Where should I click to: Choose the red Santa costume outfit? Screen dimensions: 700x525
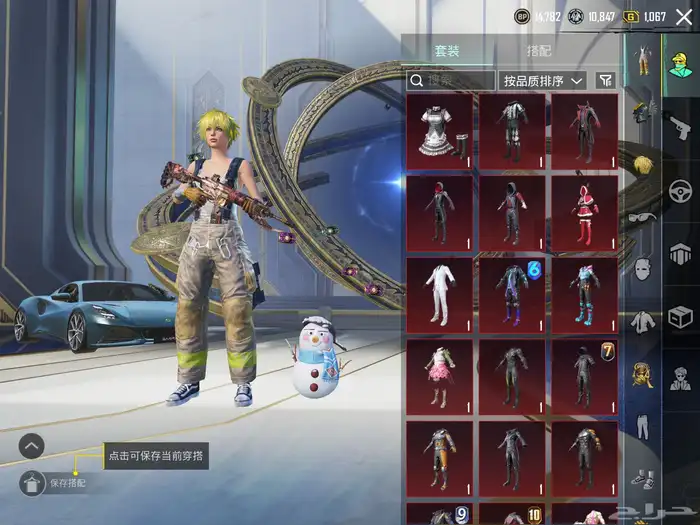coord(584,212)
